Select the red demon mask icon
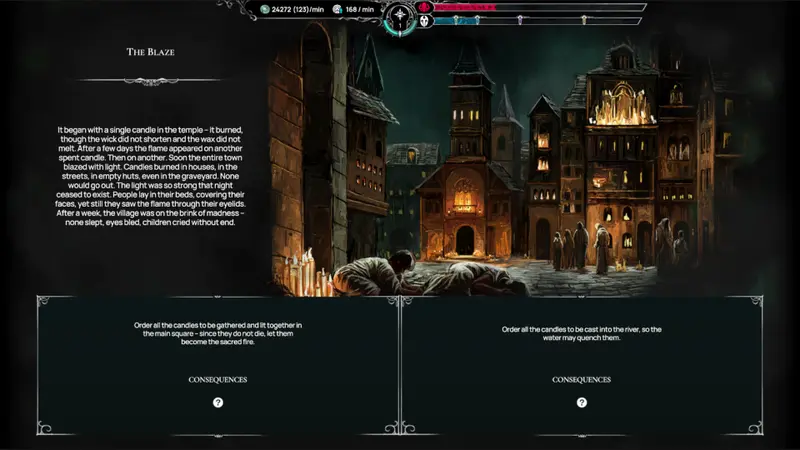Viewport: 800px width, 450px height. pos(425,6)
